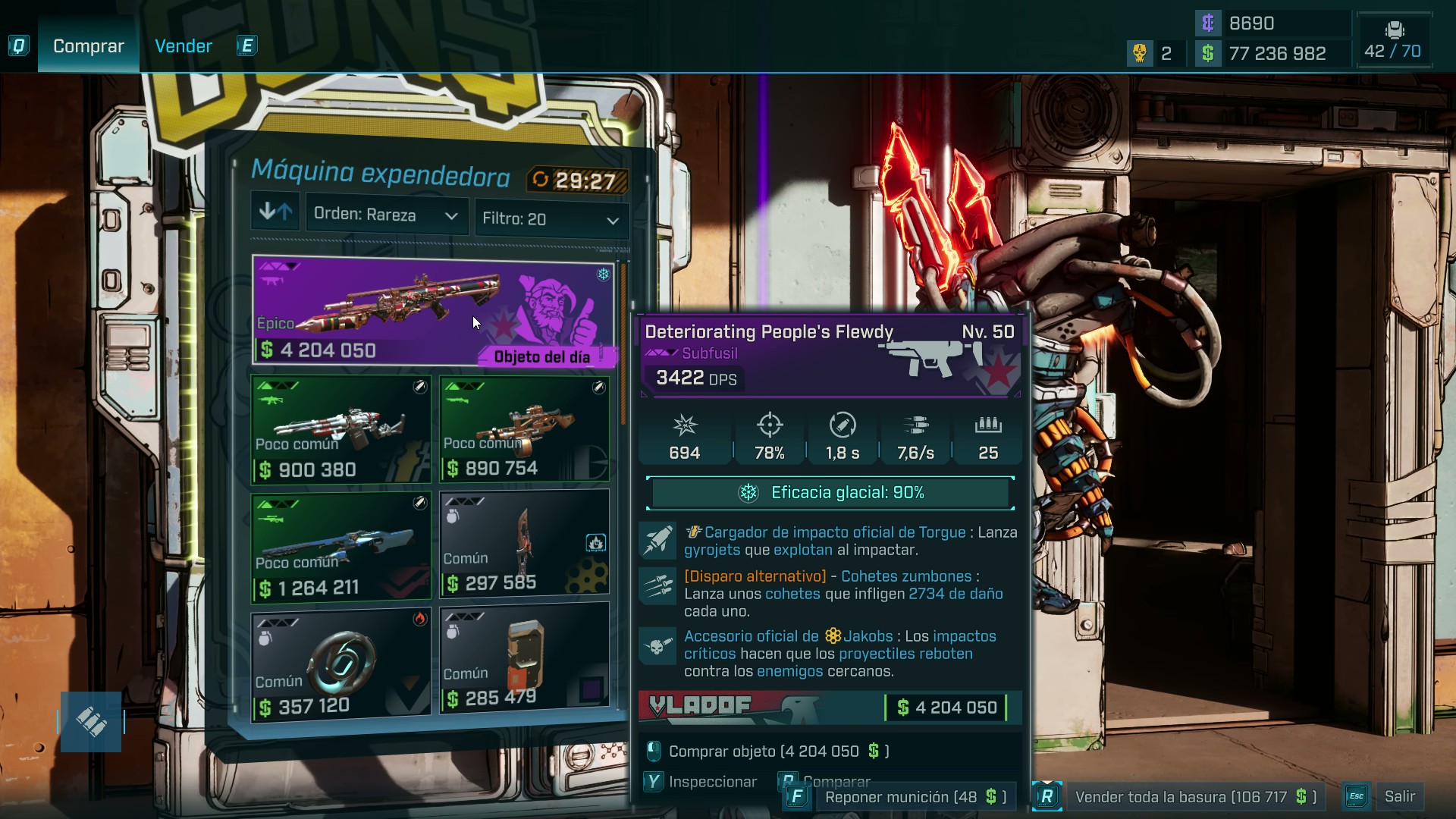Viewport: 1456px width, 819px height.
Task: Pick the common item priced 285 479
Action: point(524,657)
